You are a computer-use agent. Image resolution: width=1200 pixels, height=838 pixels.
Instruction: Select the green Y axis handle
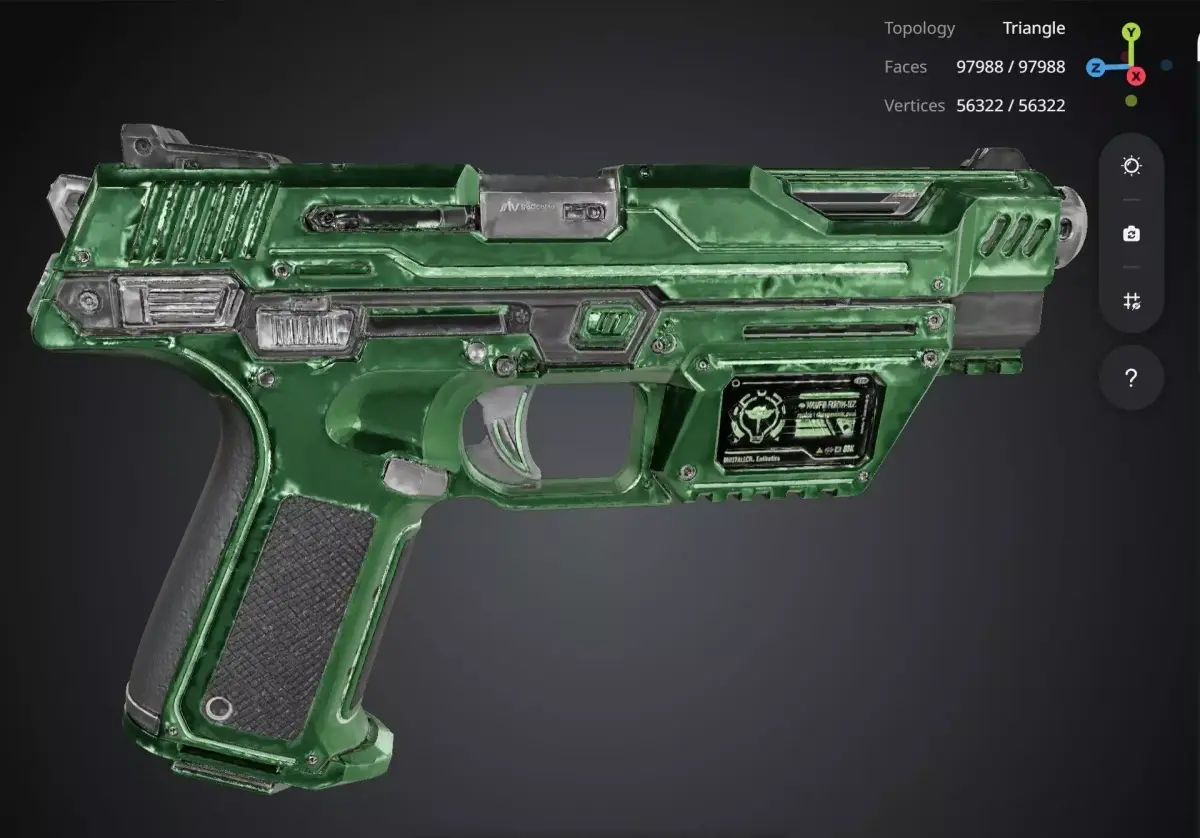click(1130, 33)
